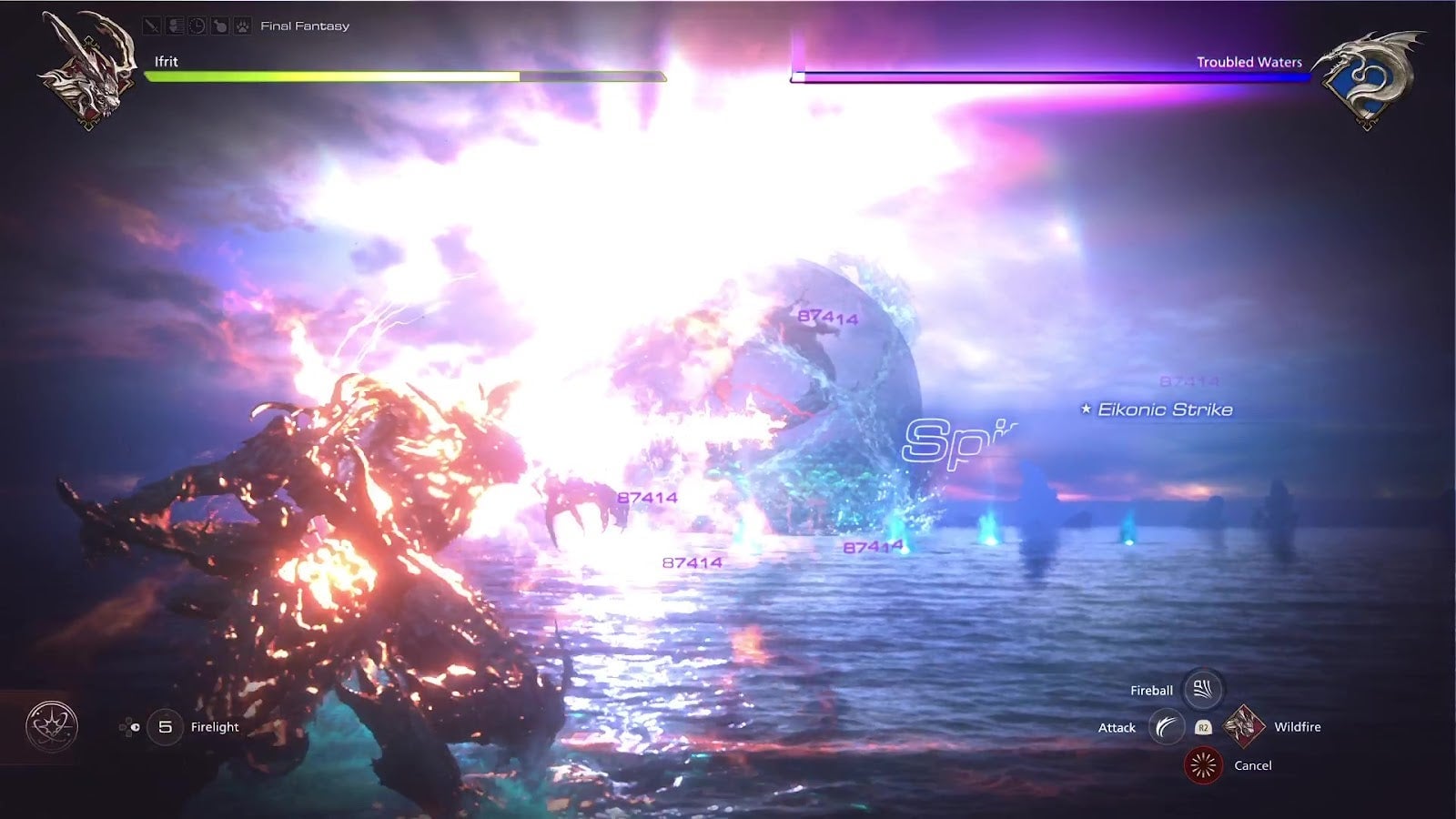Click the sword icon in the top toolbar
The height and width of the screenshot is (819, 1456).
[x=152, y=25]
